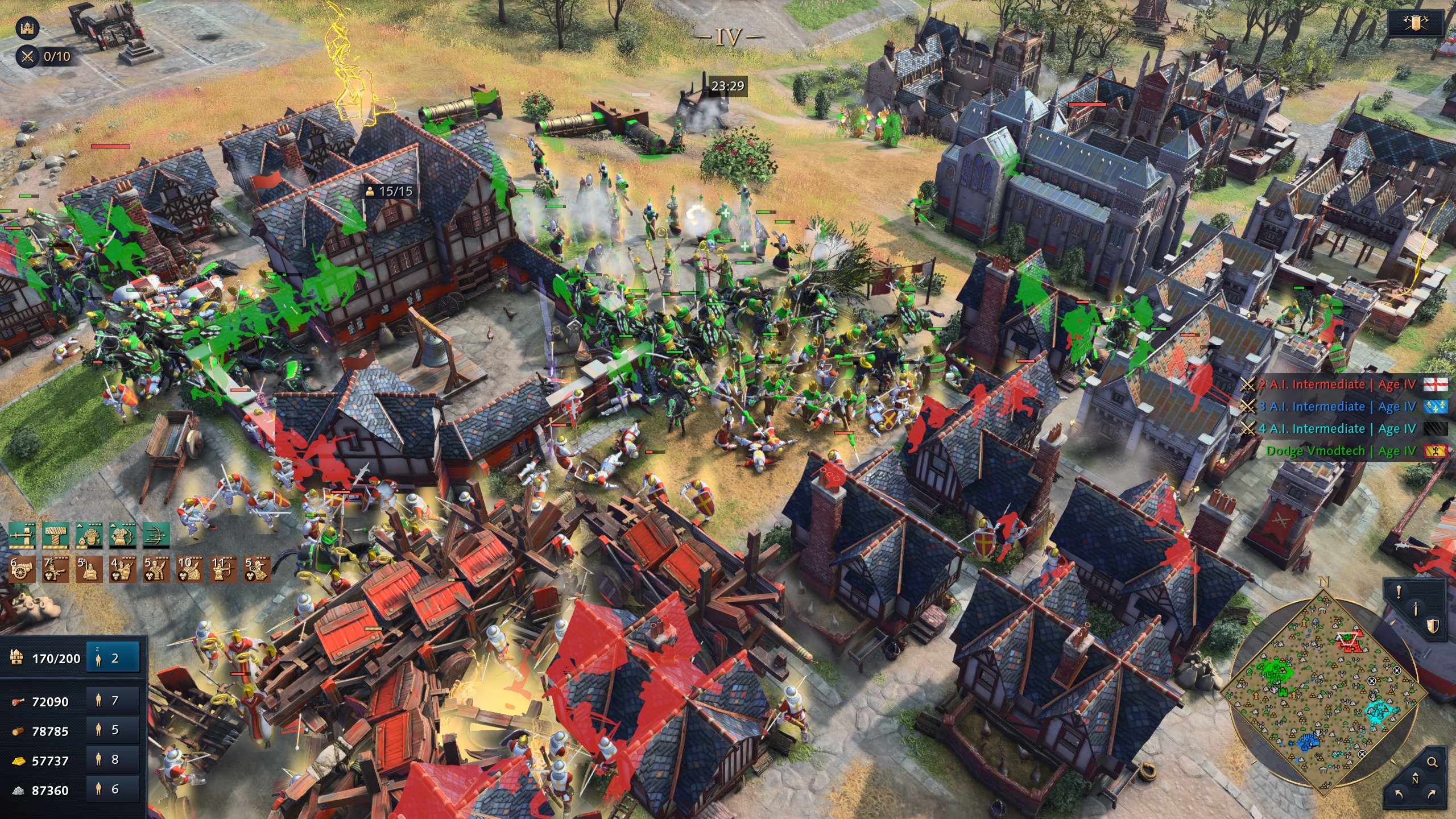Send the shield defend signal
Viewport: 1456px width, 819px height.
(x=1432, y=626)
